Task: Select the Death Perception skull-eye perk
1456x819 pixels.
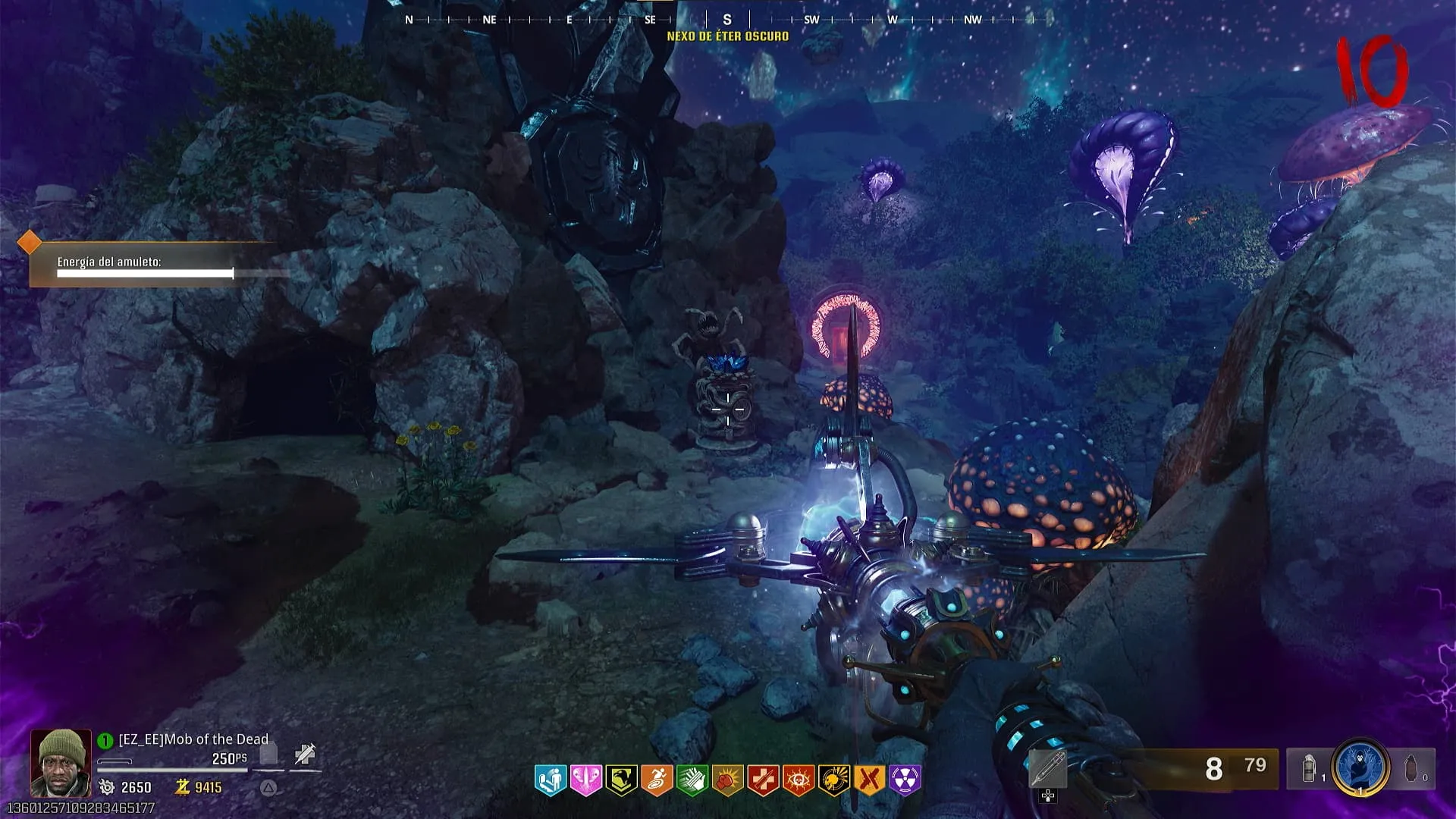Action: point(798,780)
